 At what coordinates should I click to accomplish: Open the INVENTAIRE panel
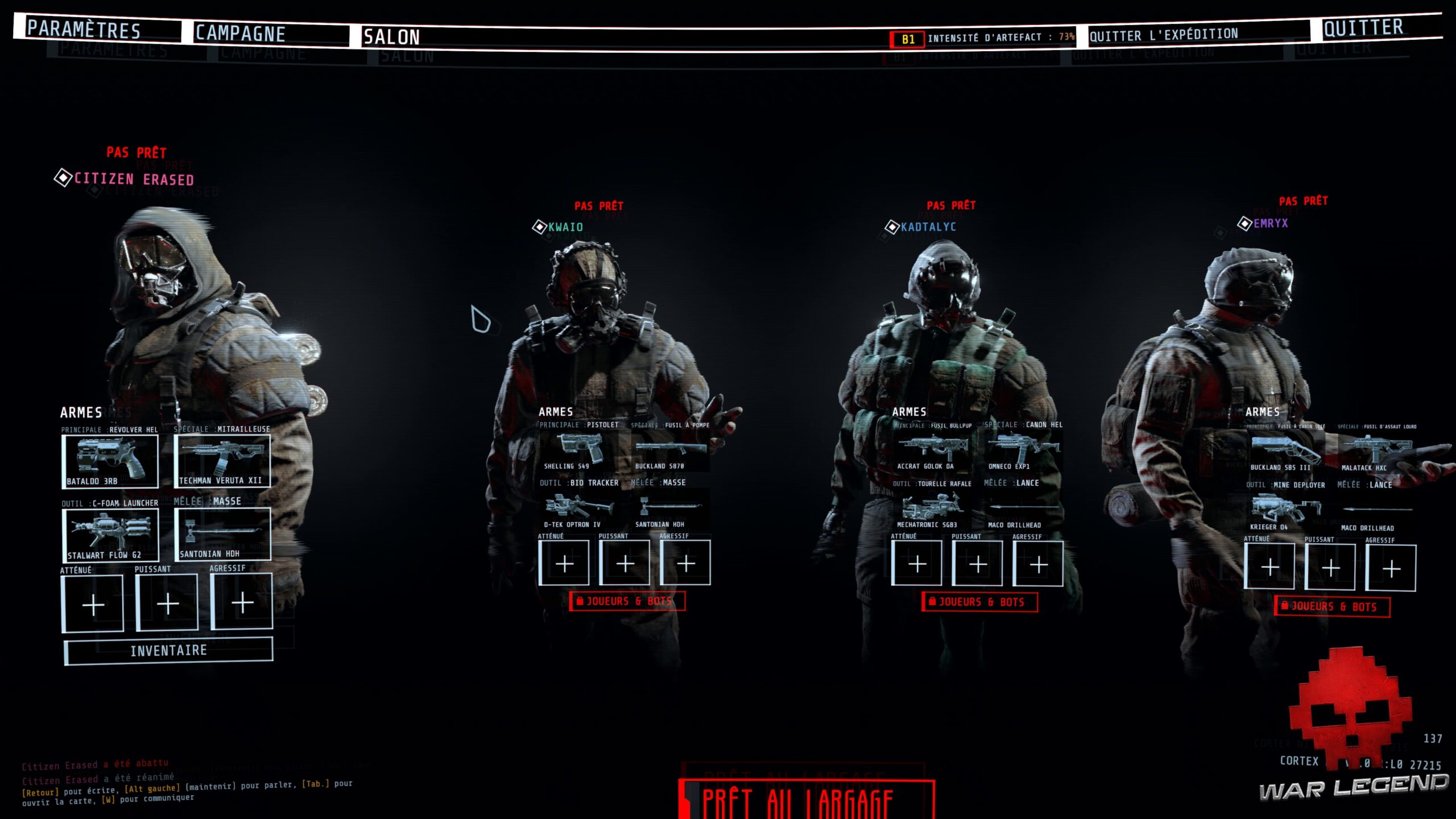(169, 651)
